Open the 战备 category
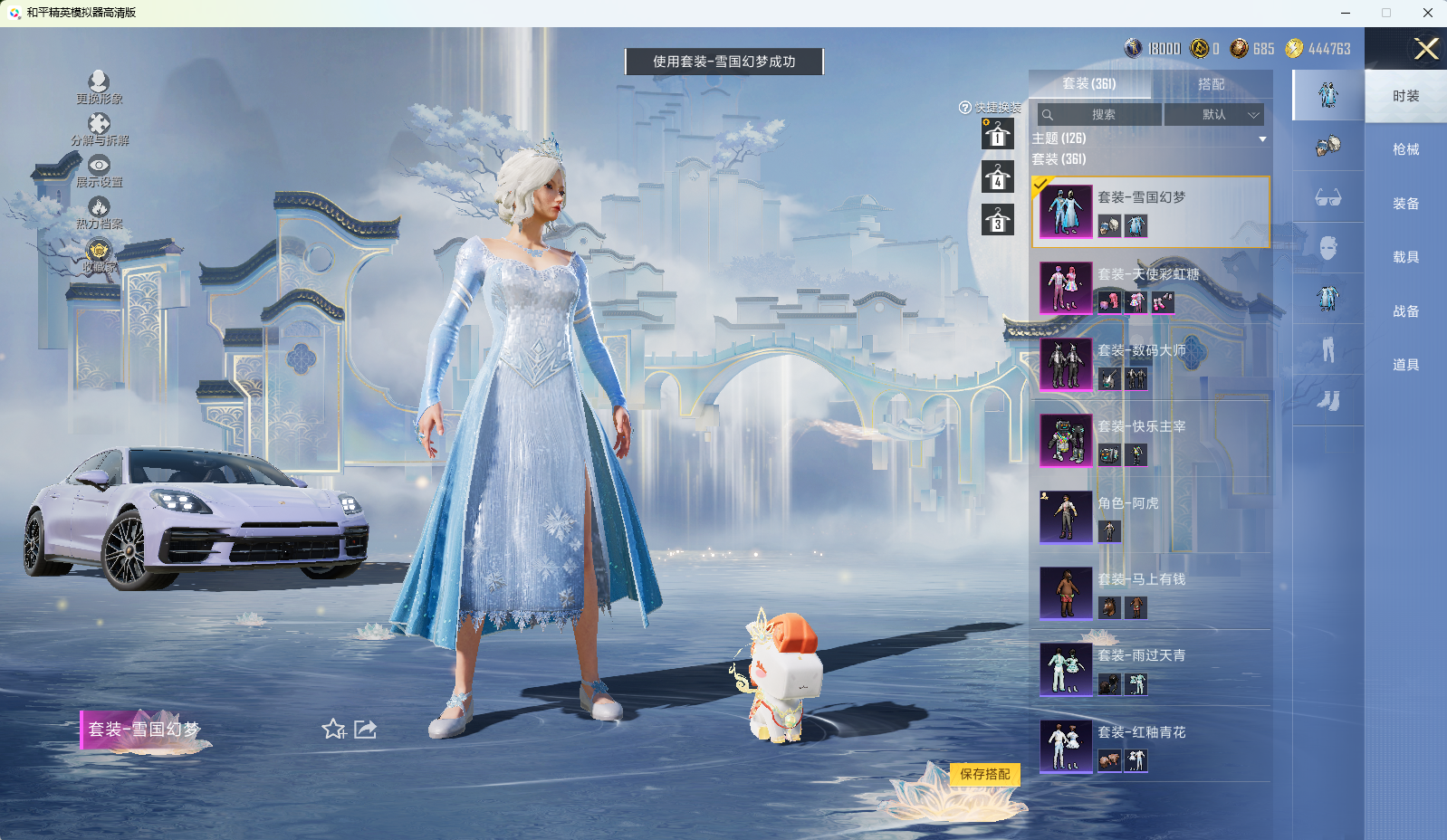Viewport: 1447px width, 840px height. click(1405, 311)
